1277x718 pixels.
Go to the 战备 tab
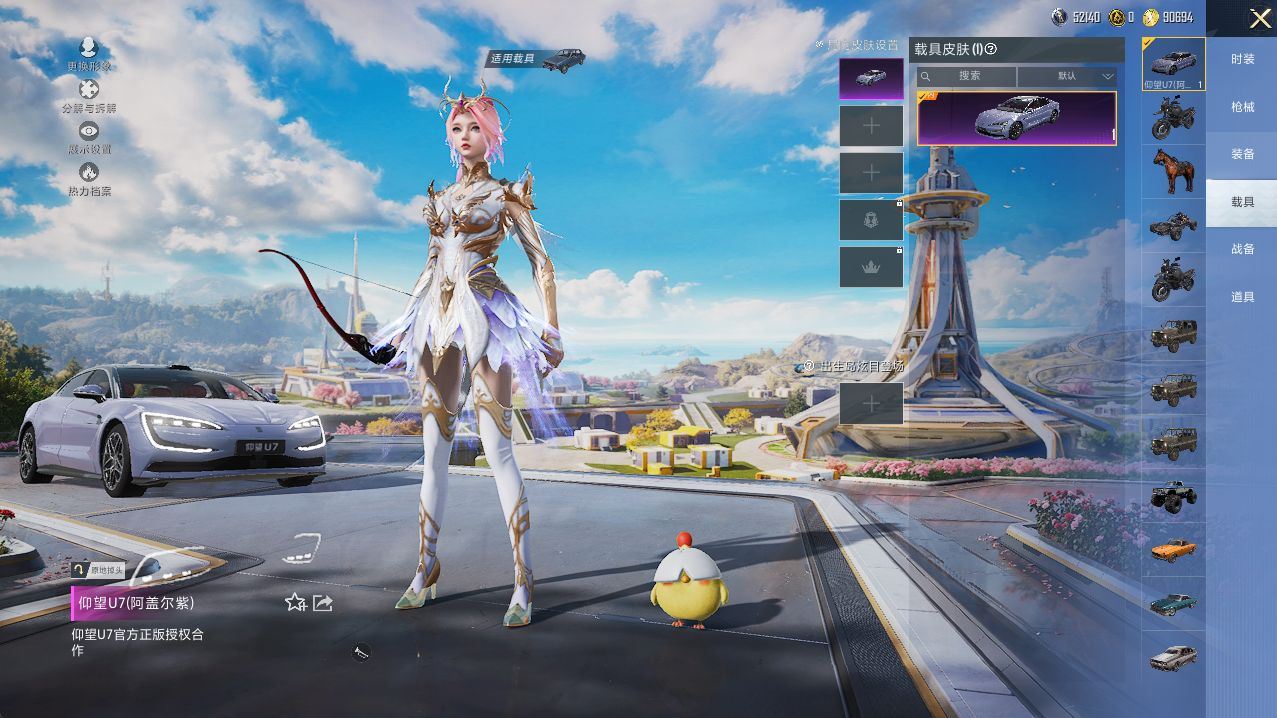point(1242,249)
